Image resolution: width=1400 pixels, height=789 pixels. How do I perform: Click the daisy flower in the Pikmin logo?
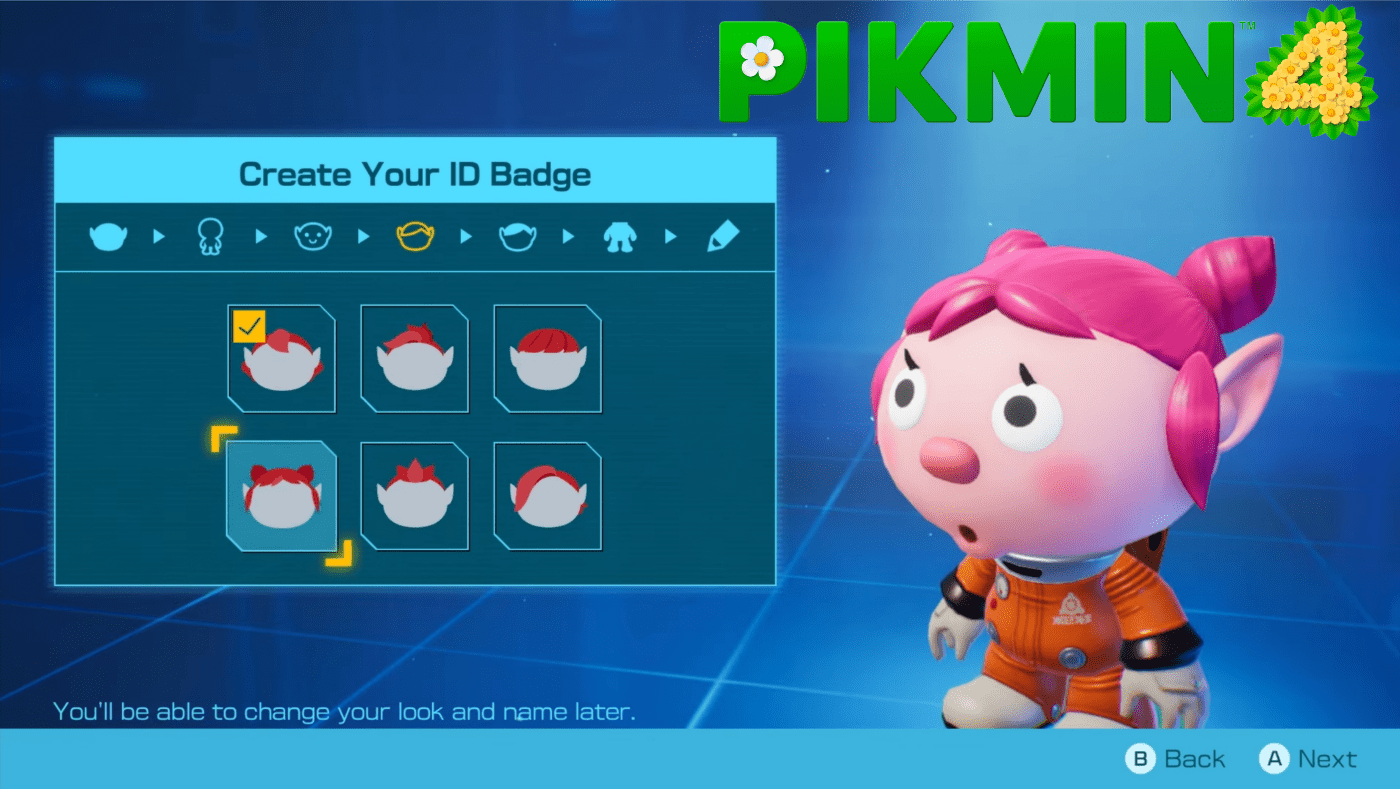[760, 60]
